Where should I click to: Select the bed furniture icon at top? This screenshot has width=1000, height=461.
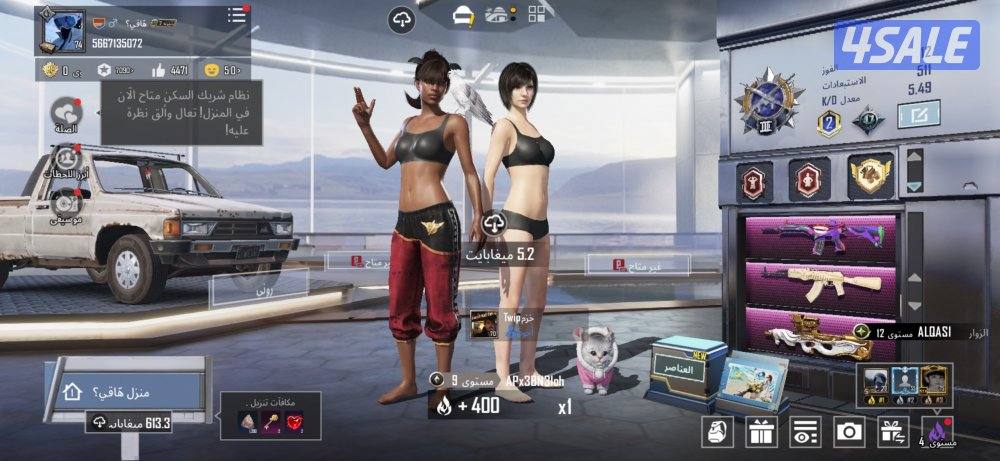[463, 15]
